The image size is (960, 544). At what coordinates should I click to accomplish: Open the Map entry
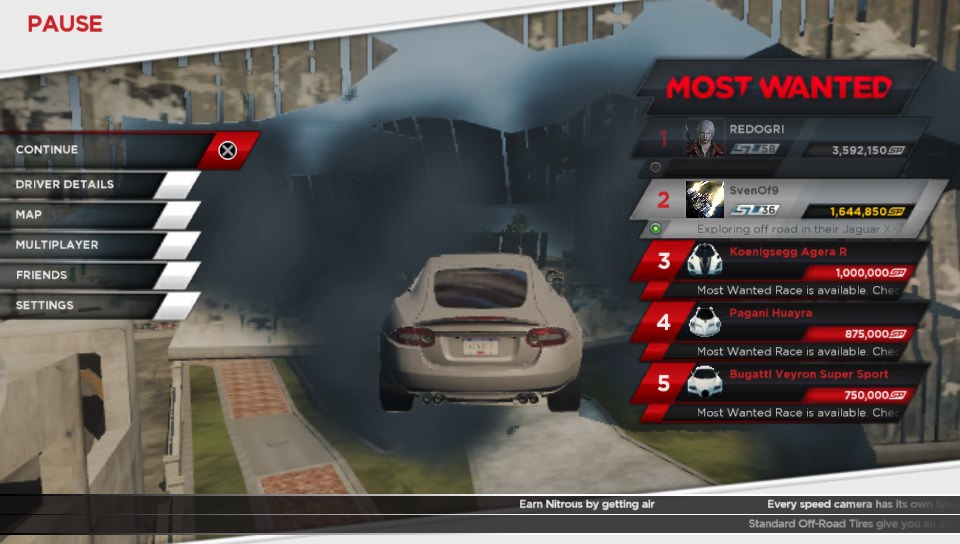coord(90,215)
